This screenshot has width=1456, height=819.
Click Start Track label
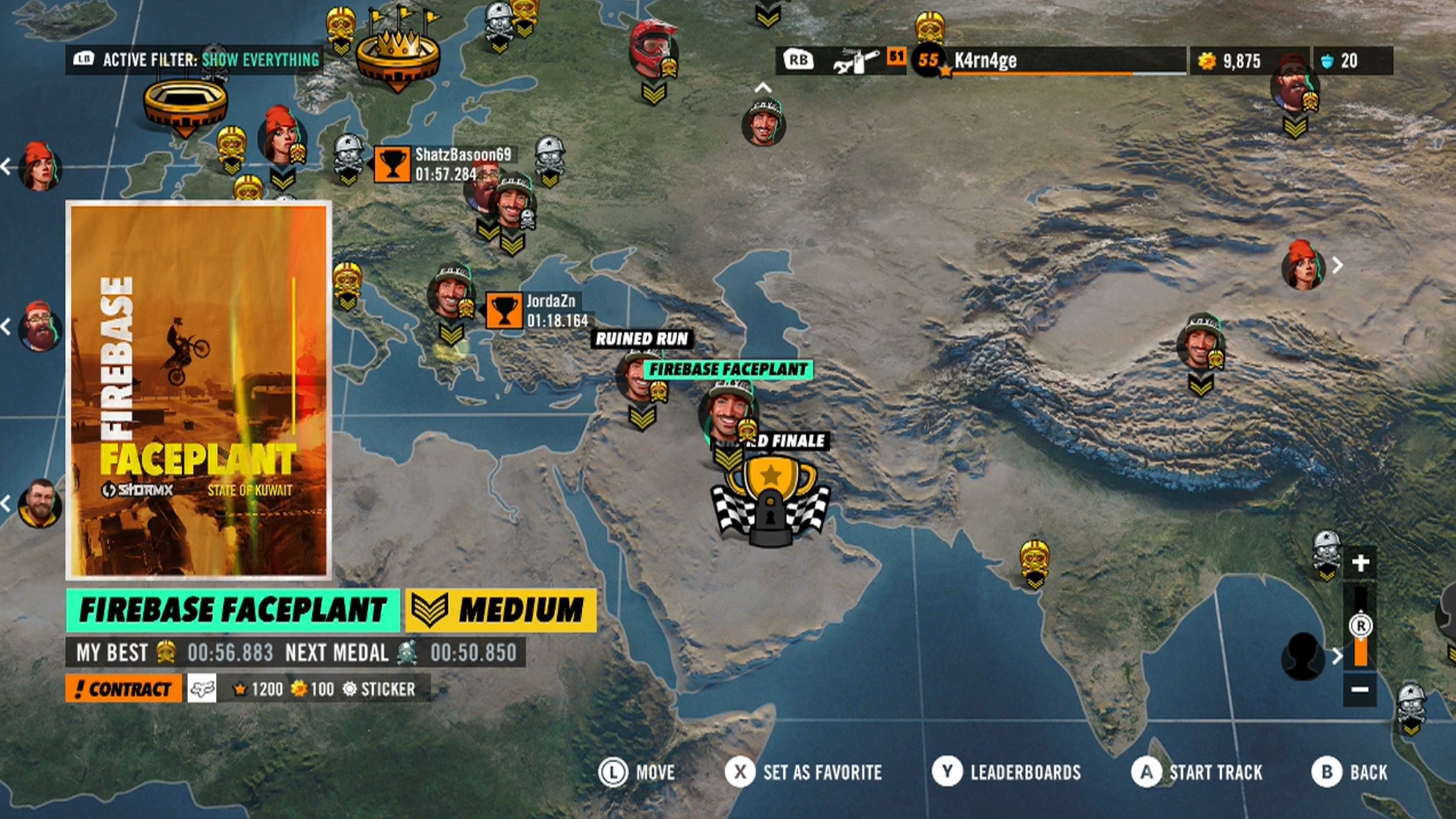[x=1215, y=772]
